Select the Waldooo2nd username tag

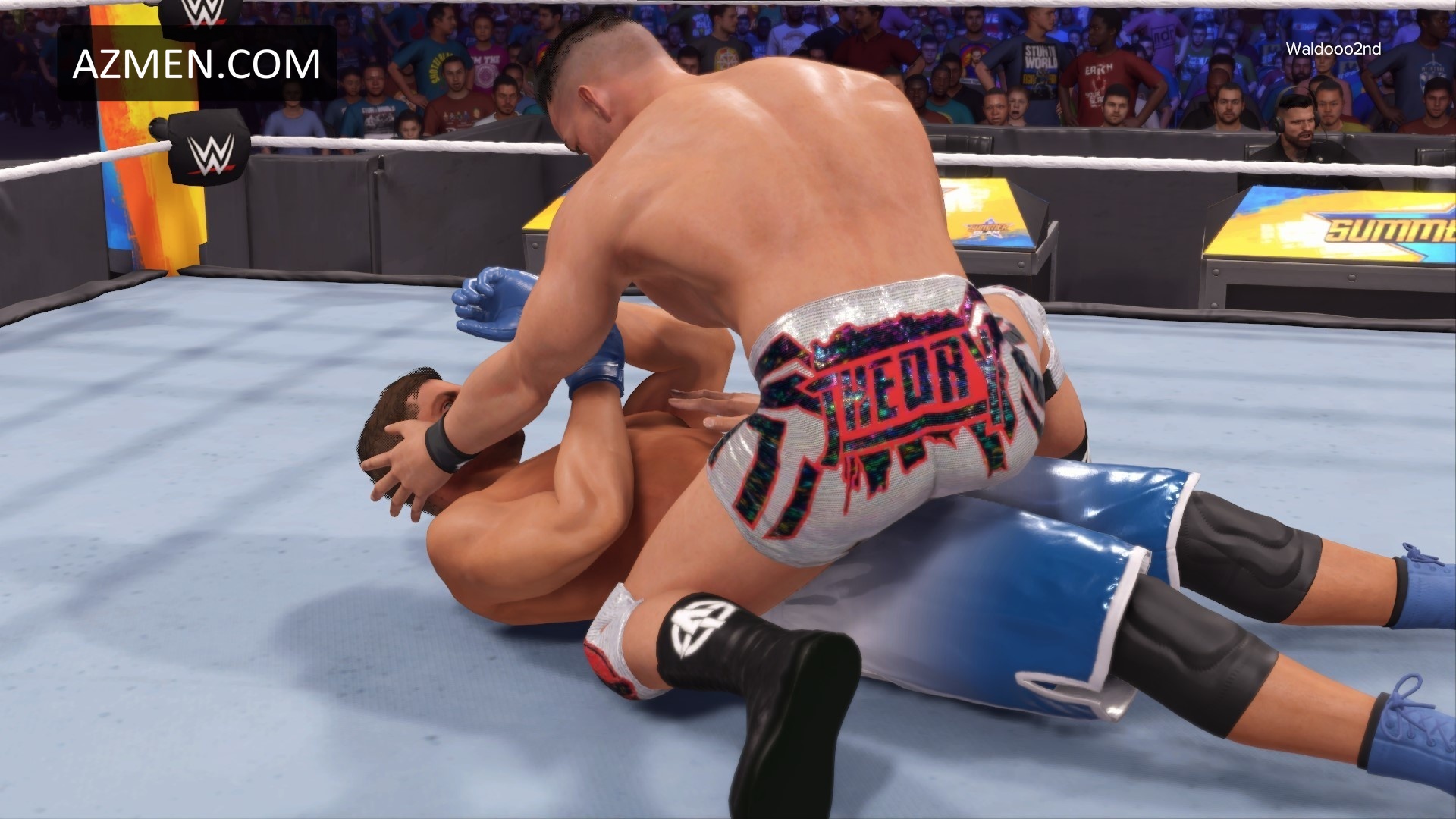1332,49
